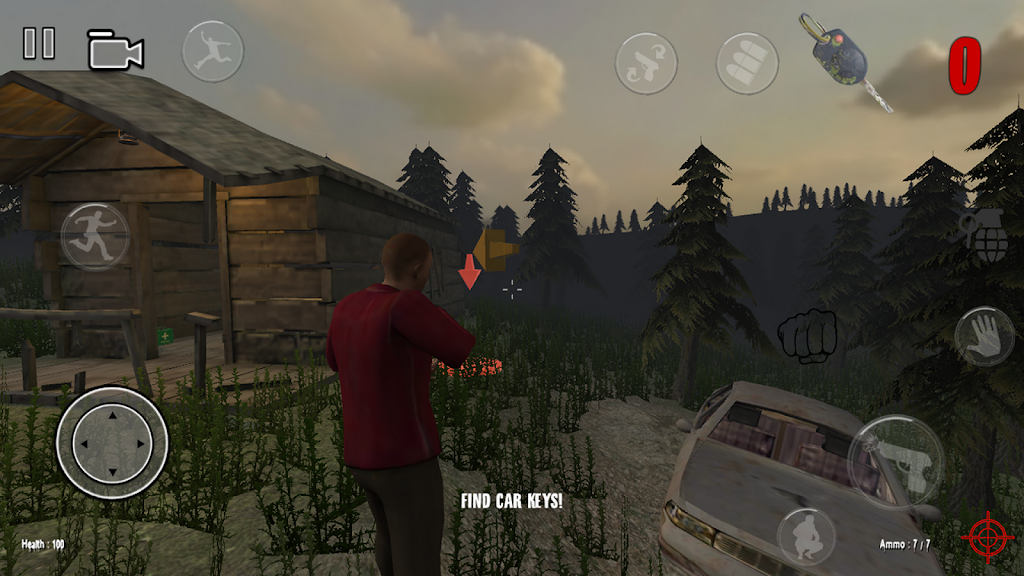Activate the running figure sprint button

pos(95,237)
